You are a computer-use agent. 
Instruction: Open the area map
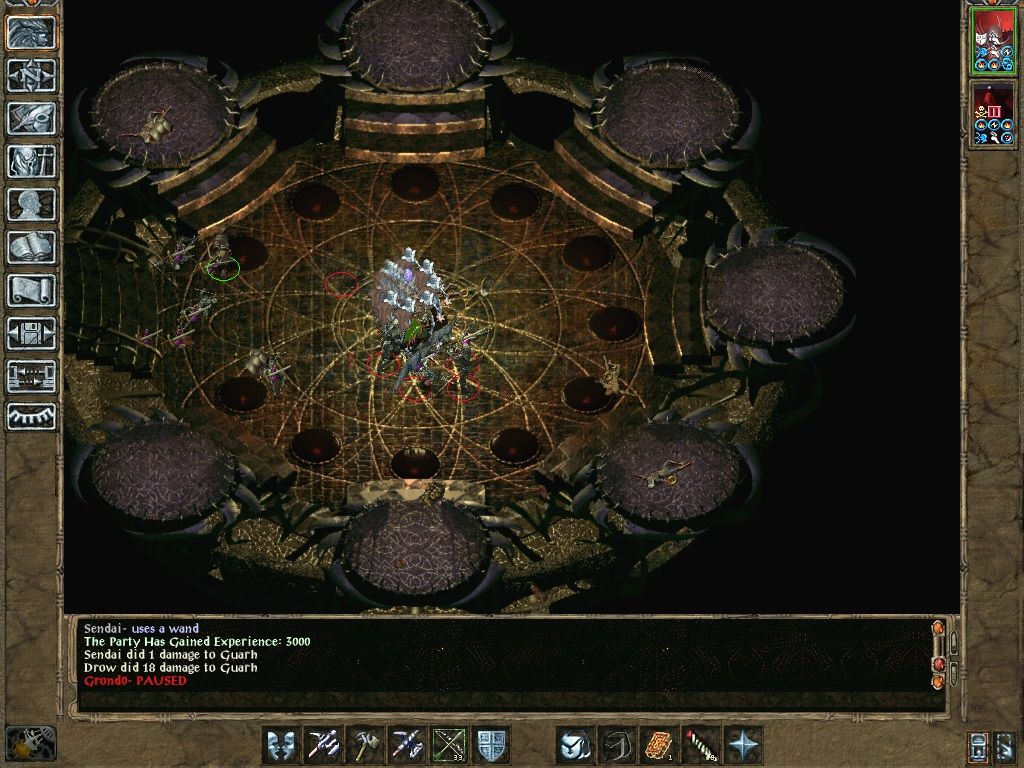click(x=31, y=75)
